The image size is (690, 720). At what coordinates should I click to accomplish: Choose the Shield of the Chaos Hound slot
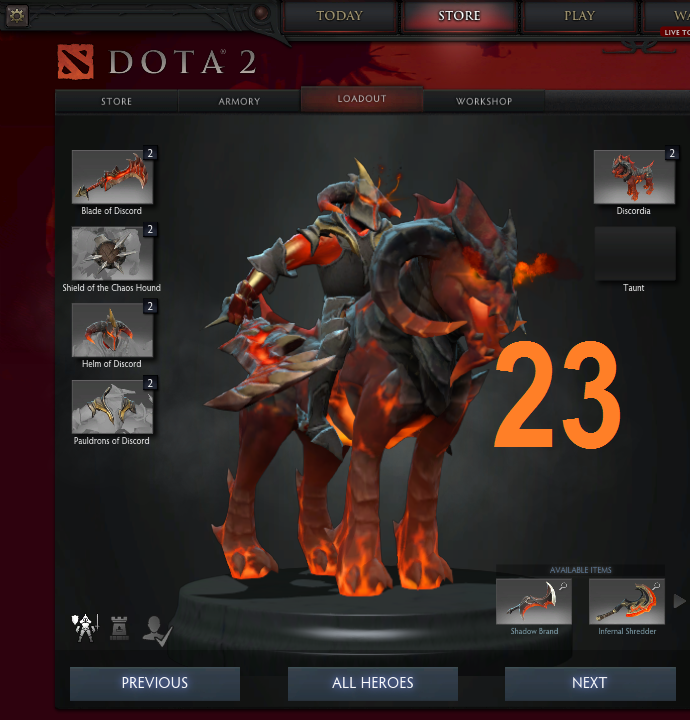coord(112,254)
